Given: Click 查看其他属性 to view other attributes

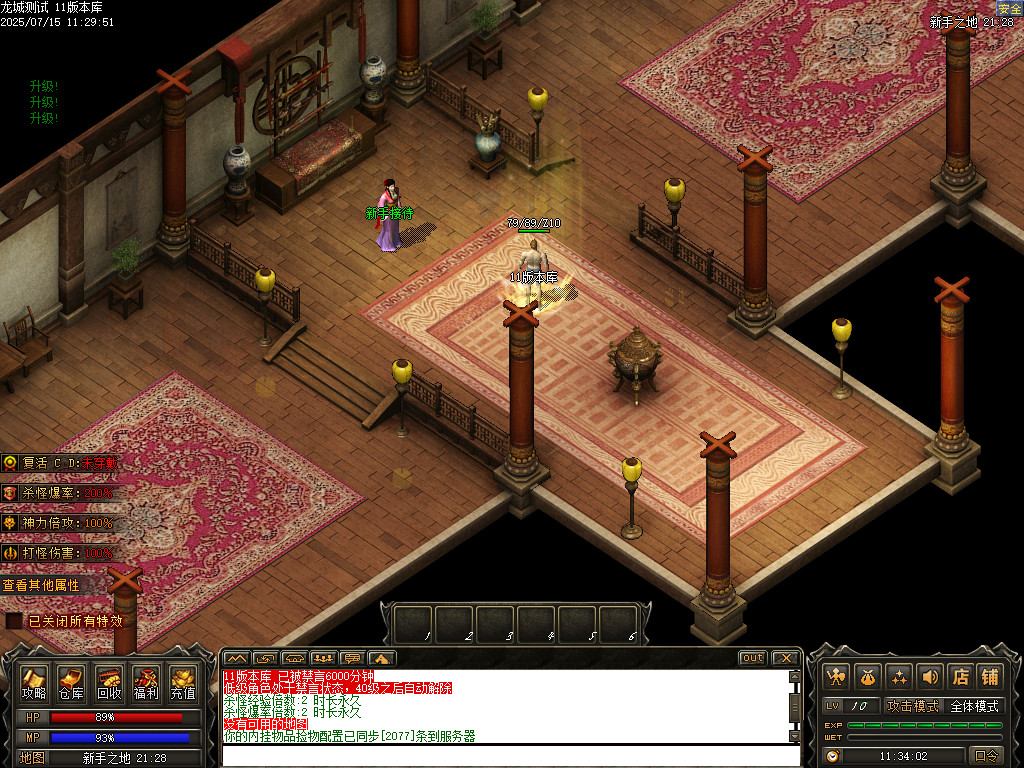Looking at the screenshot, I should coord(42,585).
